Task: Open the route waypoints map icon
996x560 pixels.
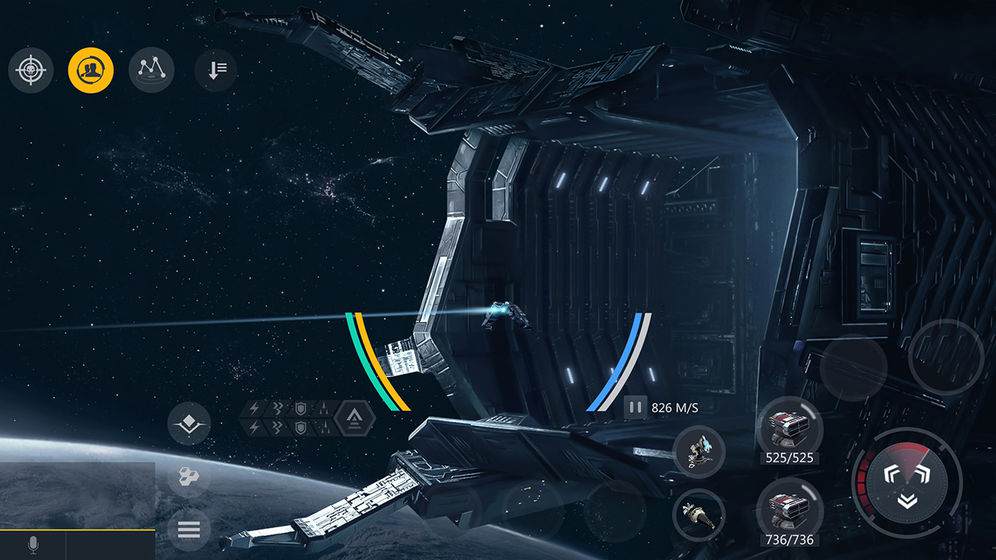Action: (151, 69)
